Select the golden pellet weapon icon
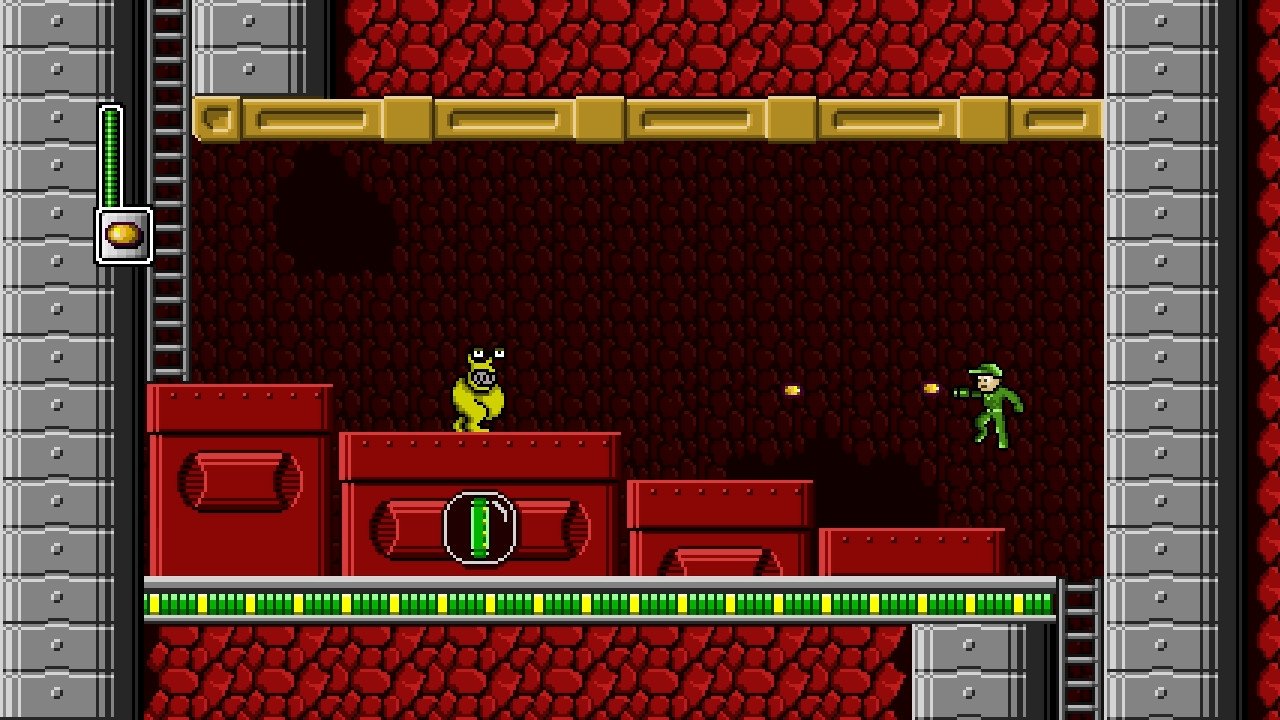This screenshot has width=1280, height=720. pos(123,236)
